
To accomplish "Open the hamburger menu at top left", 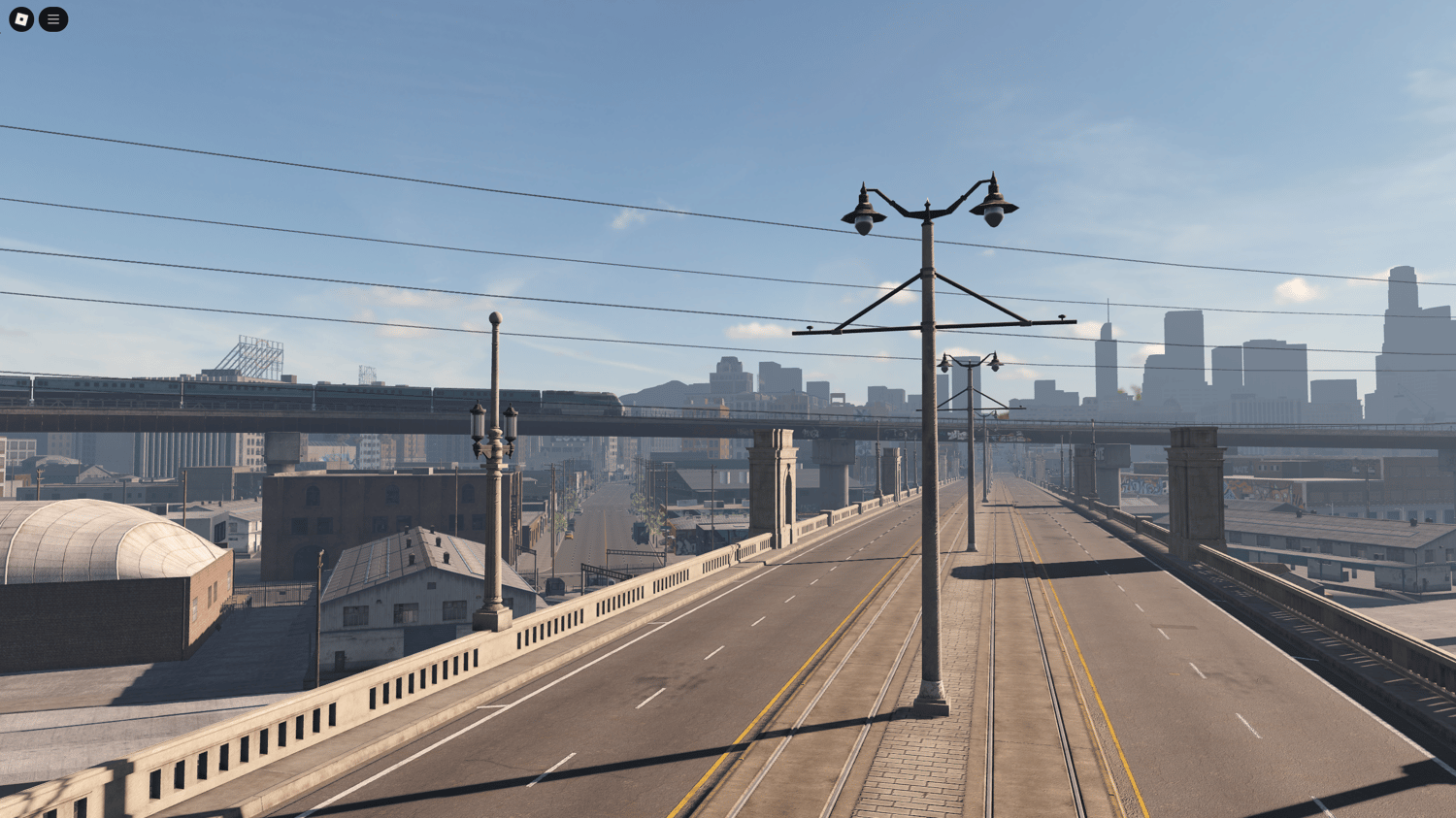I will click(x=53, y=18).
